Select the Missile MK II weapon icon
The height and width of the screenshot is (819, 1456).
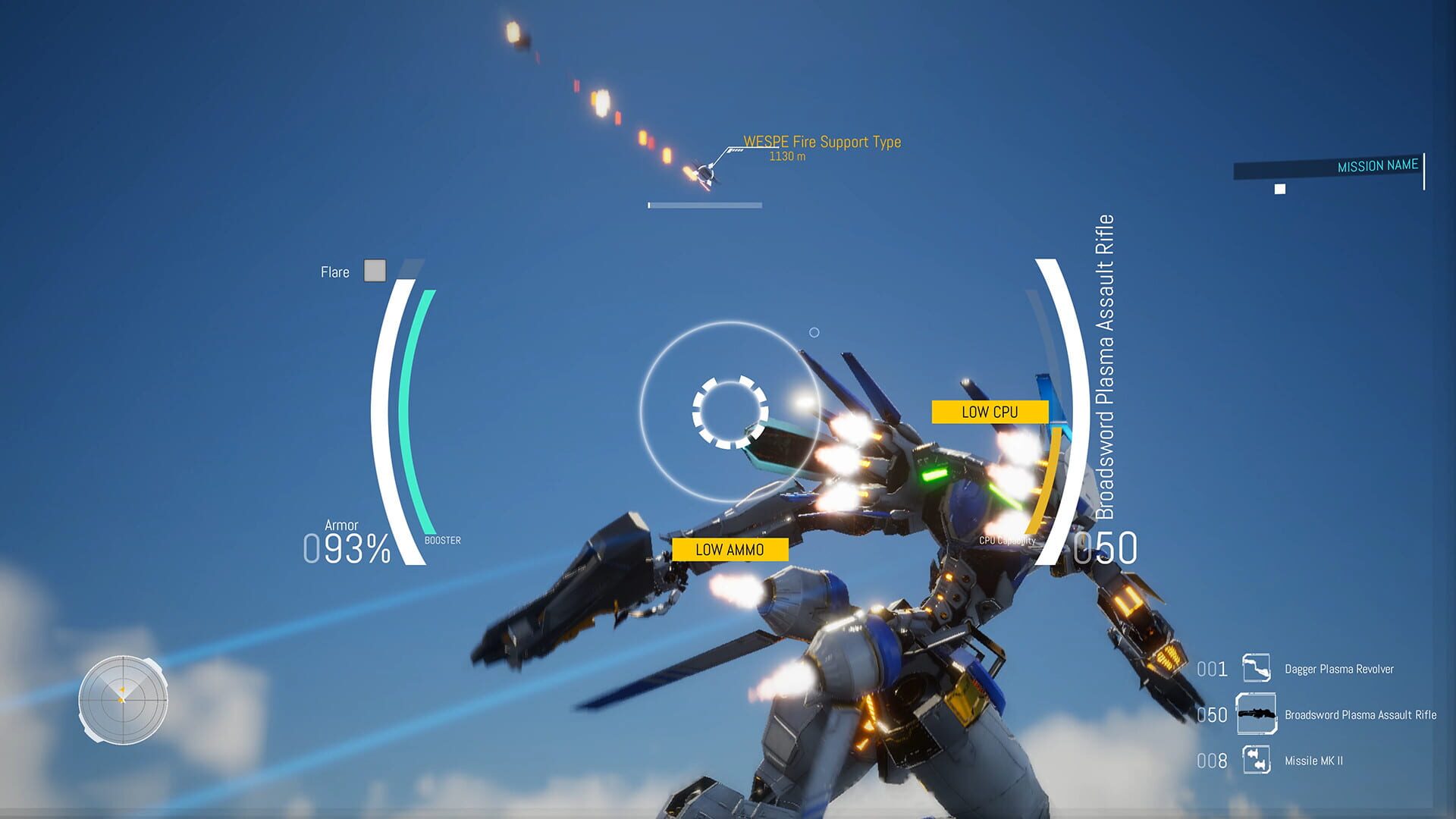point(1256,761)
